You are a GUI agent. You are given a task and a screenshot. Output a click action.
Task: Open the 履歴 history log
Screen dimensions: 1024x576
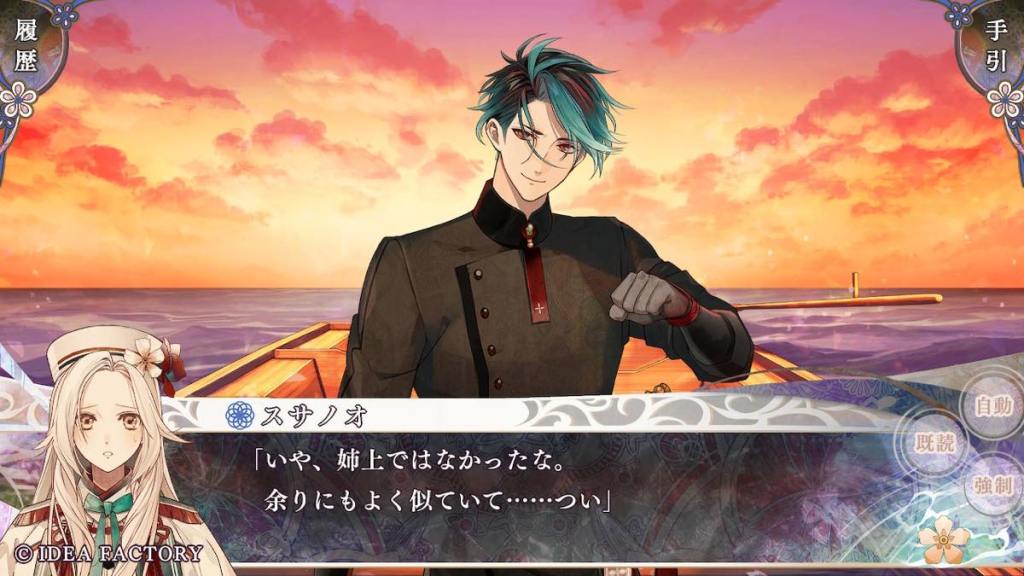tap(26, 47)
